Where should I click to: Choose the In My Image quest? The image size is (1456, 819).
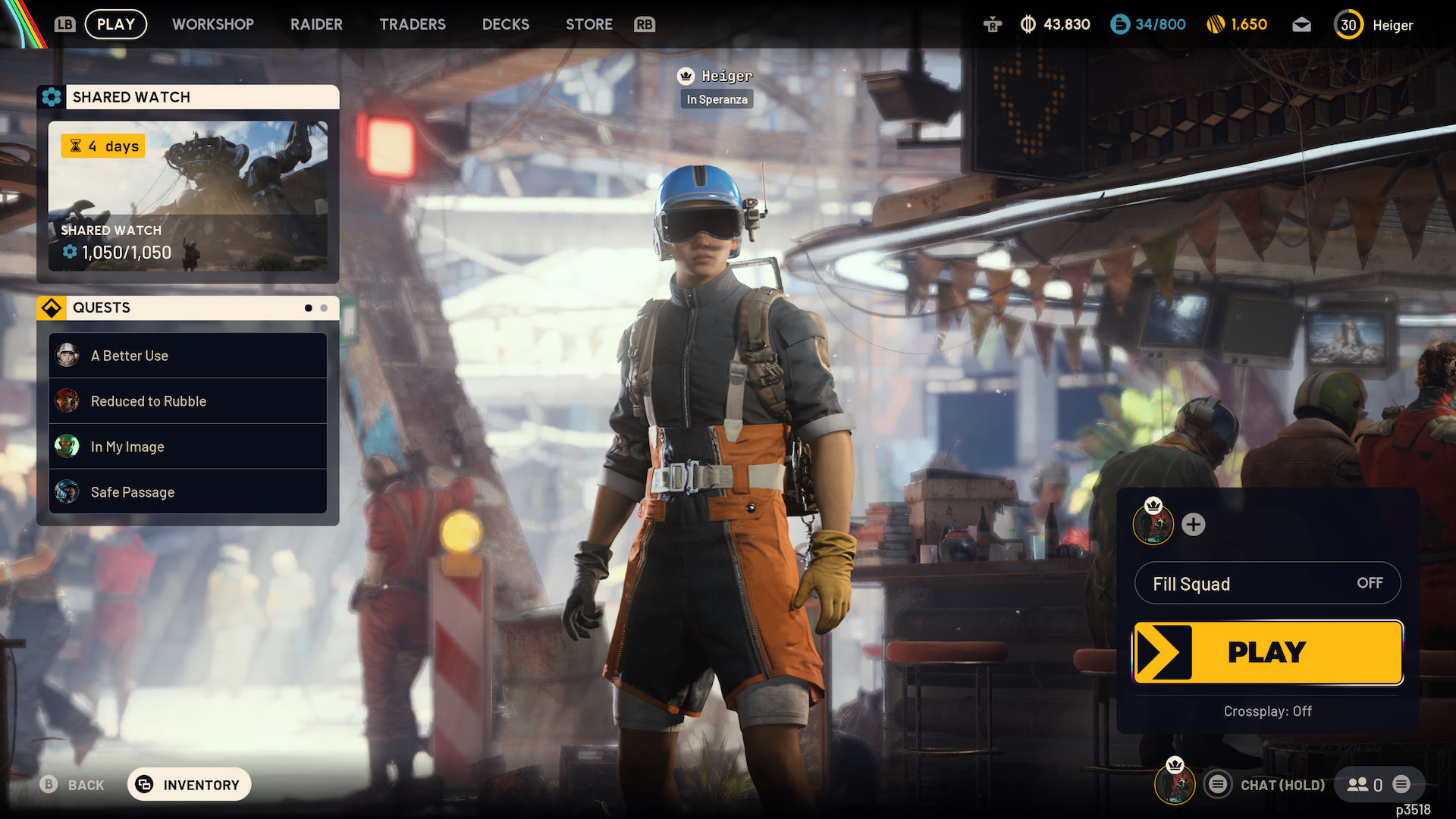[x=188, y=447]
